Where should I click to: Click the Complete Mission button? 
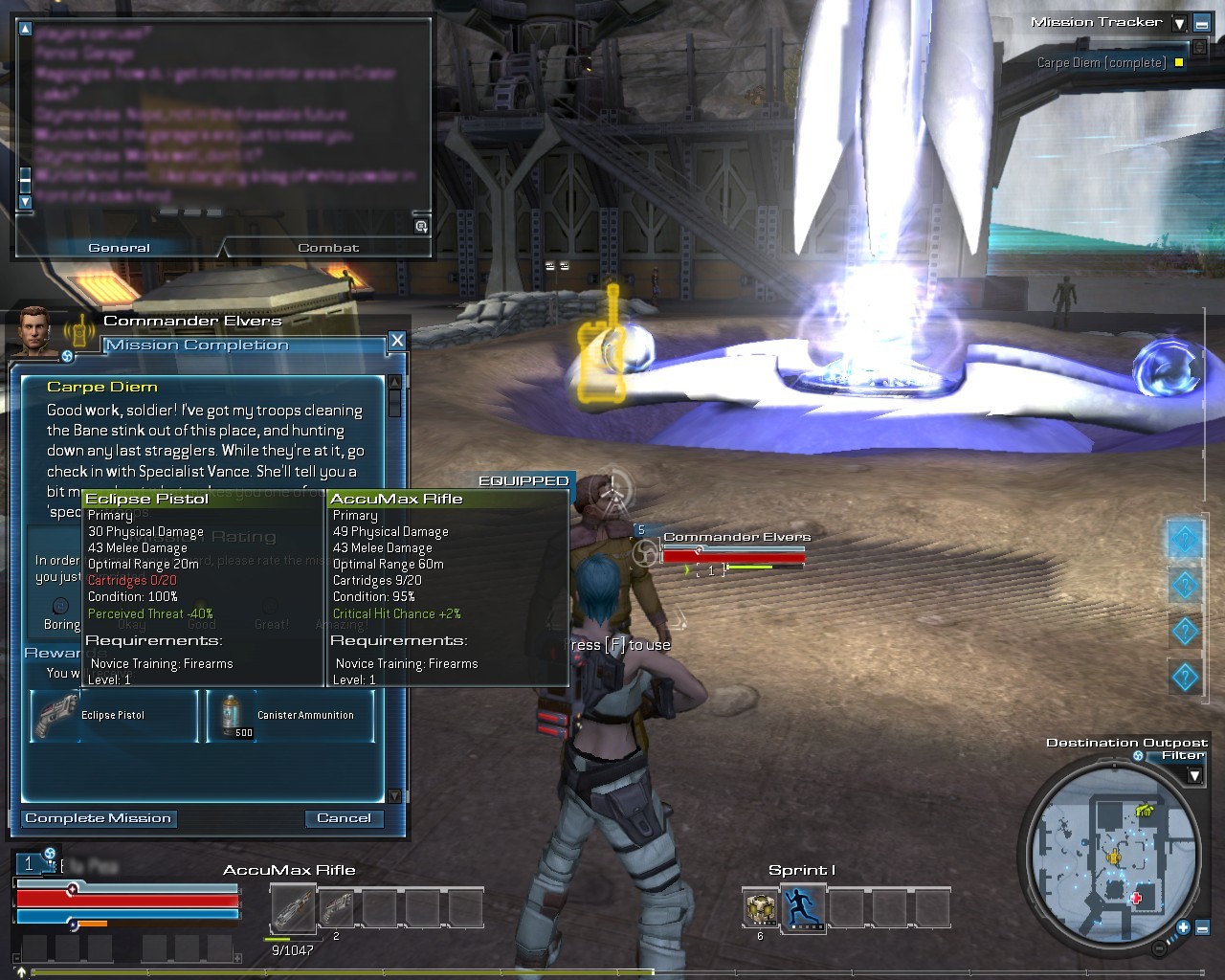pos(99,818)
